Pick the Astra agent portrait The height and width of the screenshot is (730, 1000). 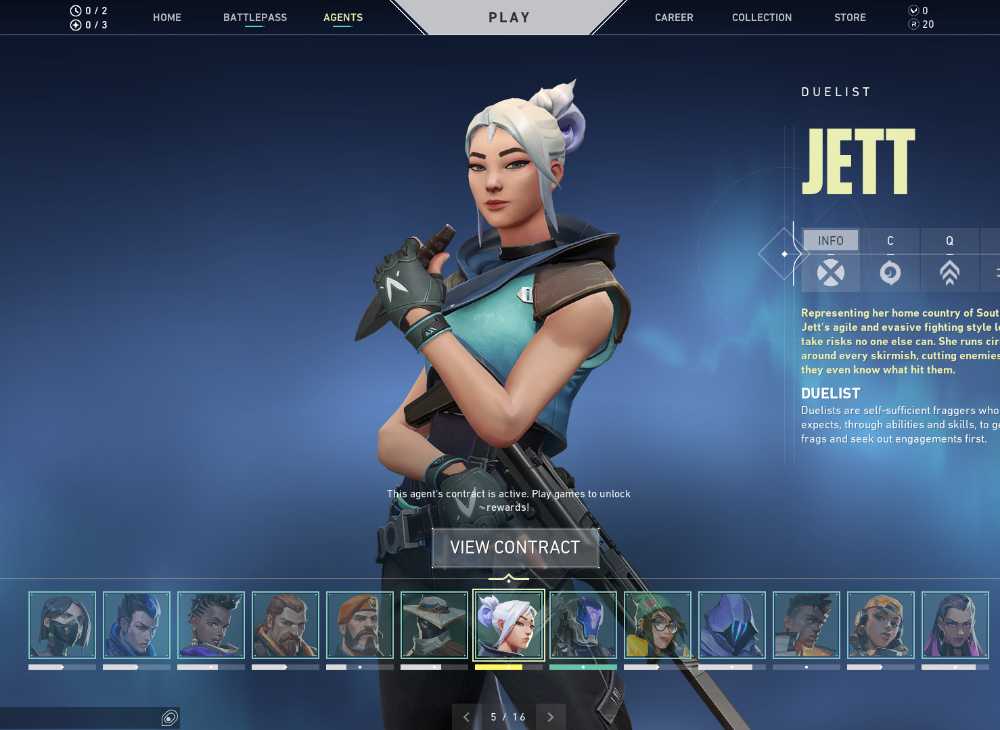coord(211,625)
